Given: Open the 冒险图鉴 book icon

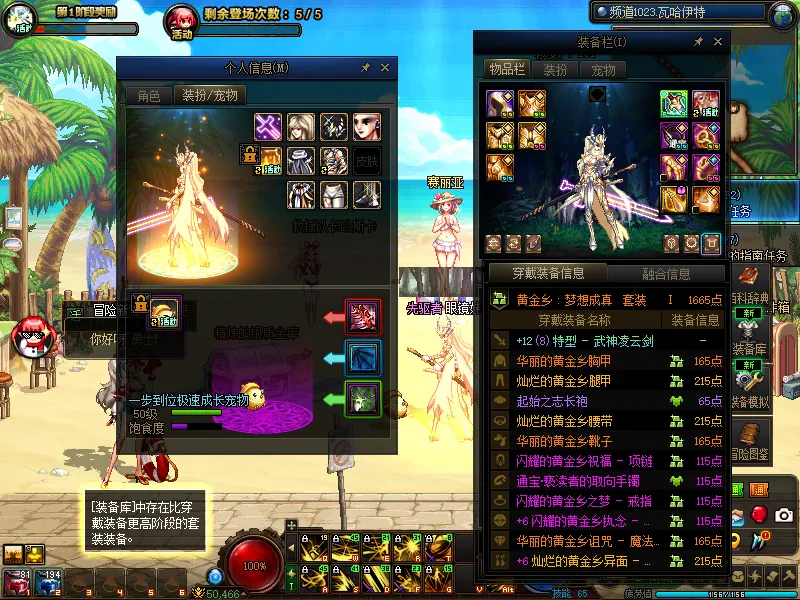Looking at the screenshot, I should 748,436.
